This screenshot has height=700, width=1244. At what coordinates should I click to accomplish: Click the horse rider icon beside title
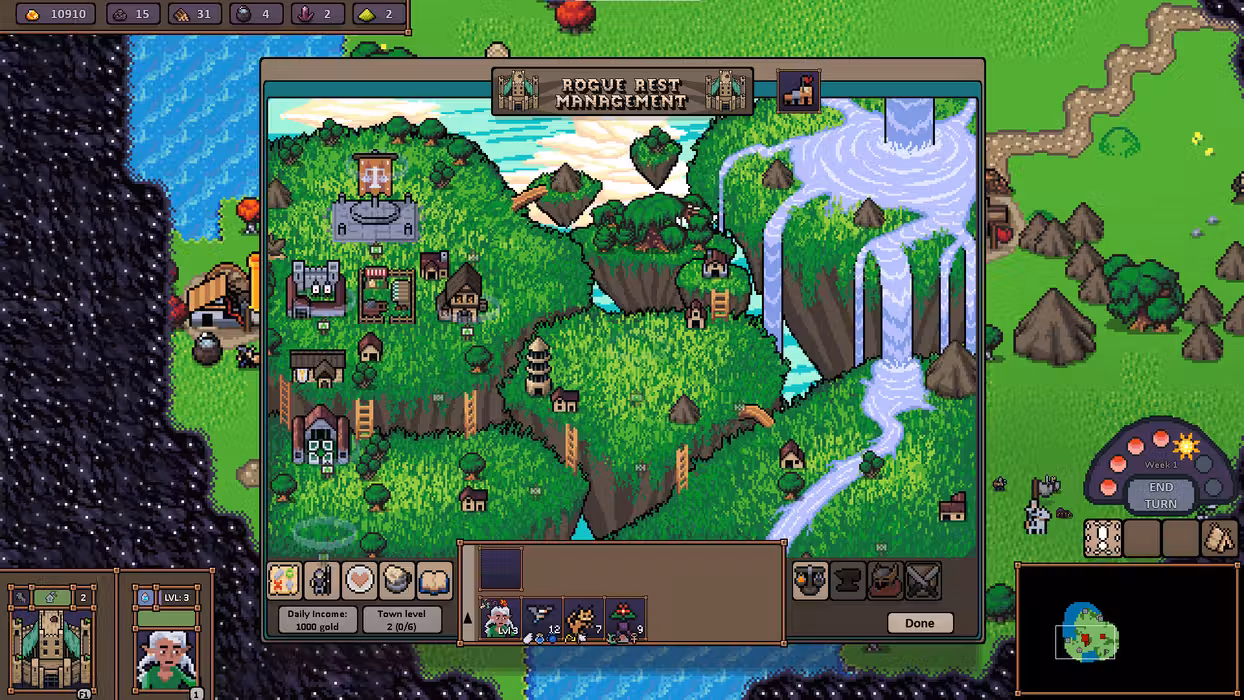pos(799,91)
